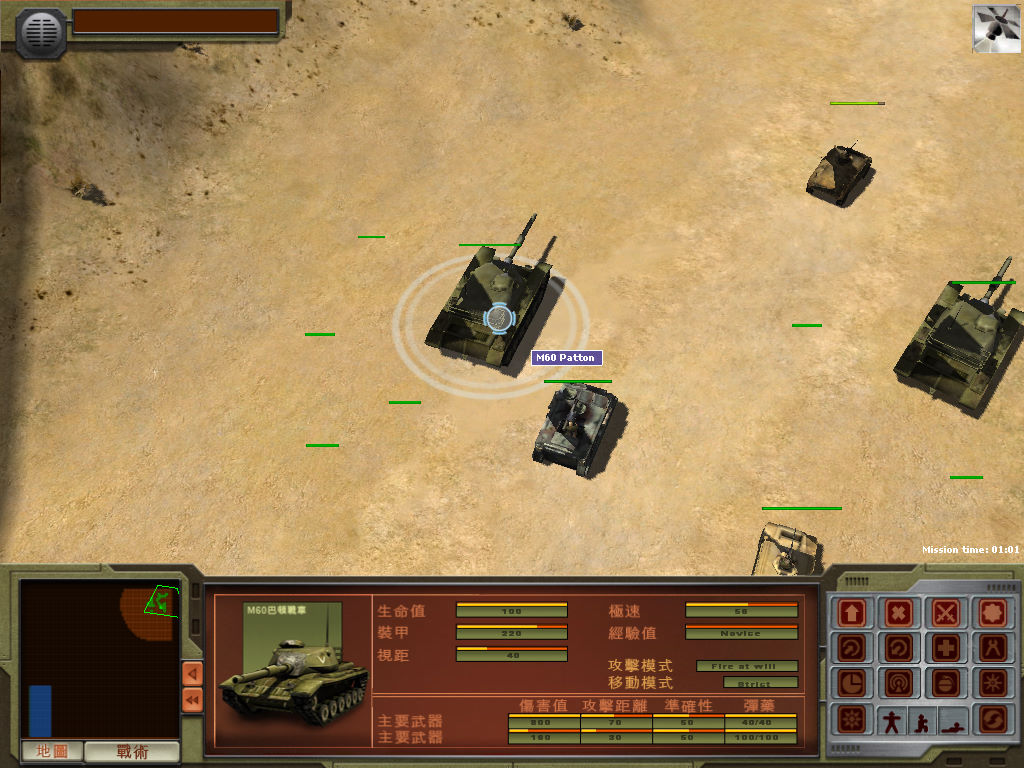Click the pie-chart clock command icon

(853, 683)
